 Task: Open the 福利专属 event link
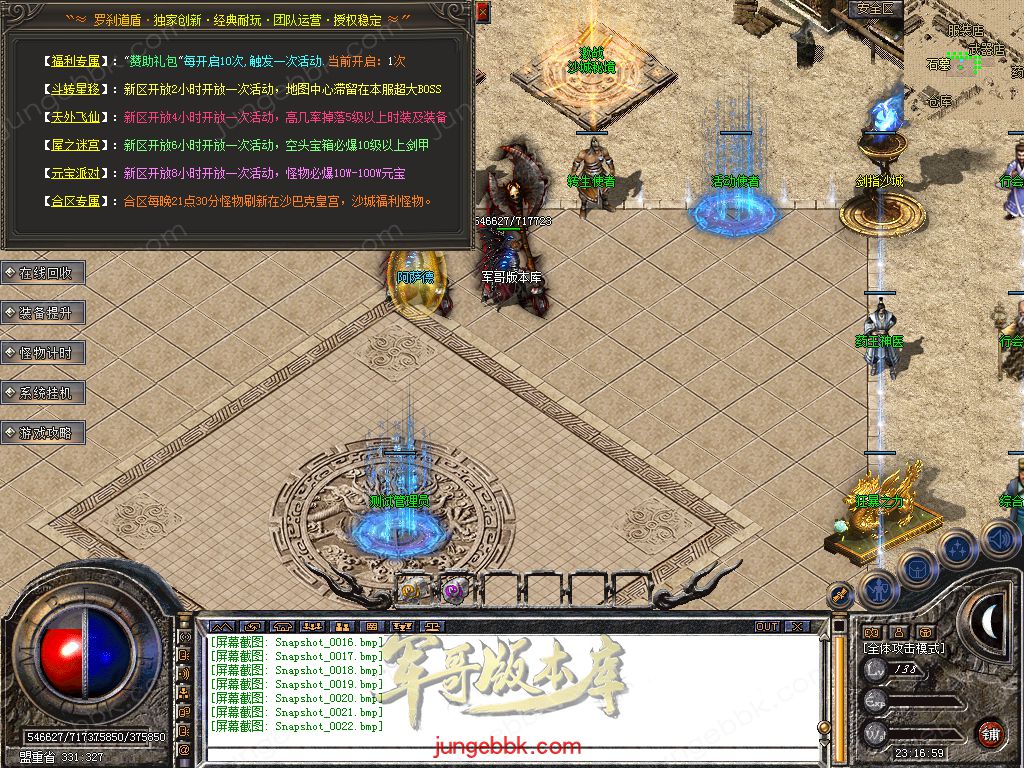(75, 61)
